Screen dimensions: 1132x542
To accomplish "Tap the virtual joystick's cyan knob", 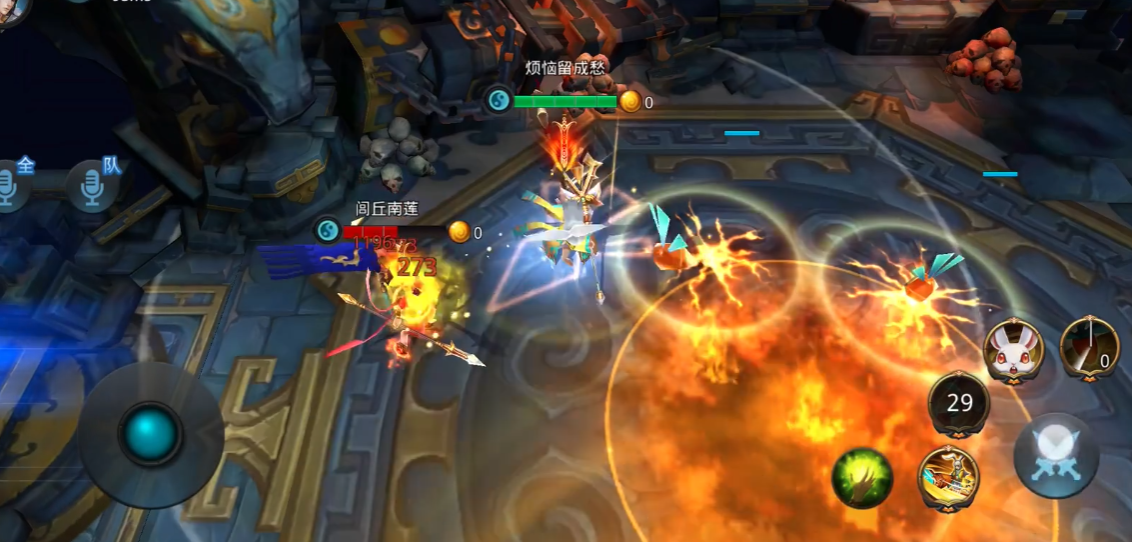I will 151,435.
